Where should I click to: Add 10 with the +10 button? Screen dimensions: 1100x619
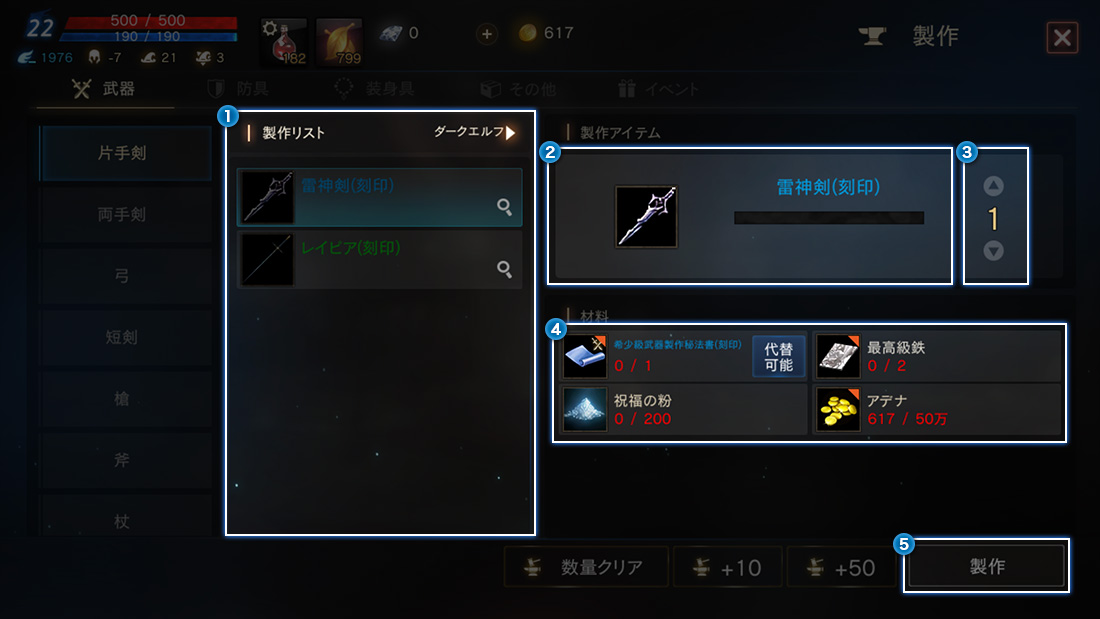click(x=728, y=568)
